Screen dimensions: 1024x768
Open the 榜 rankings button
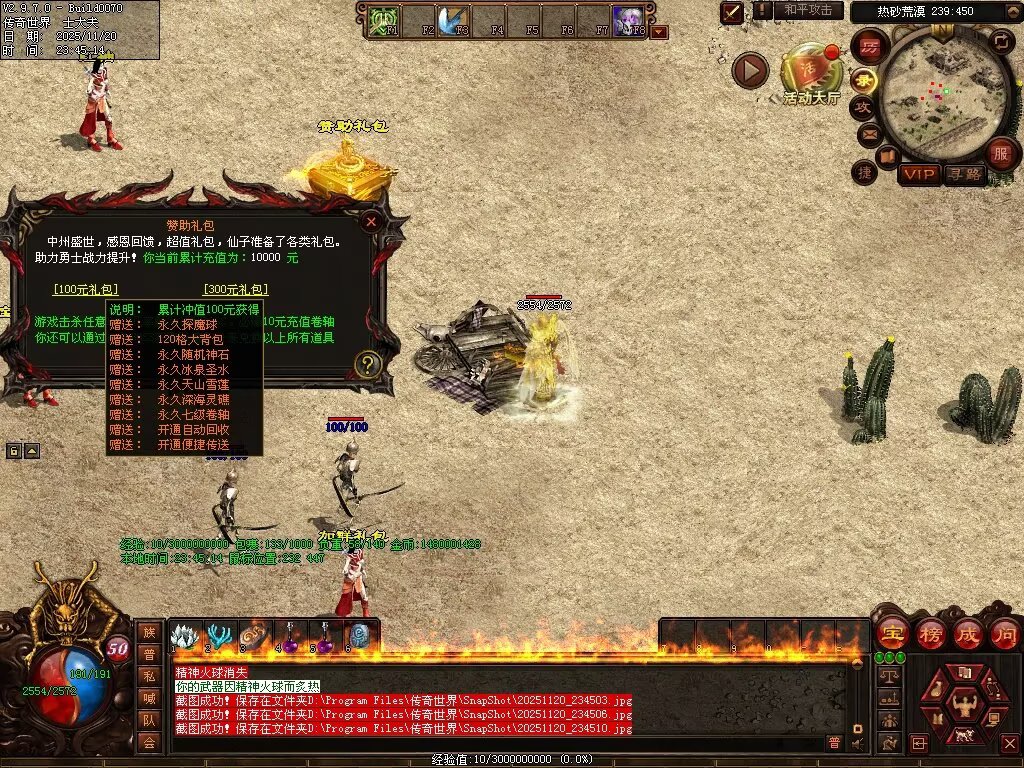point(930,634)
